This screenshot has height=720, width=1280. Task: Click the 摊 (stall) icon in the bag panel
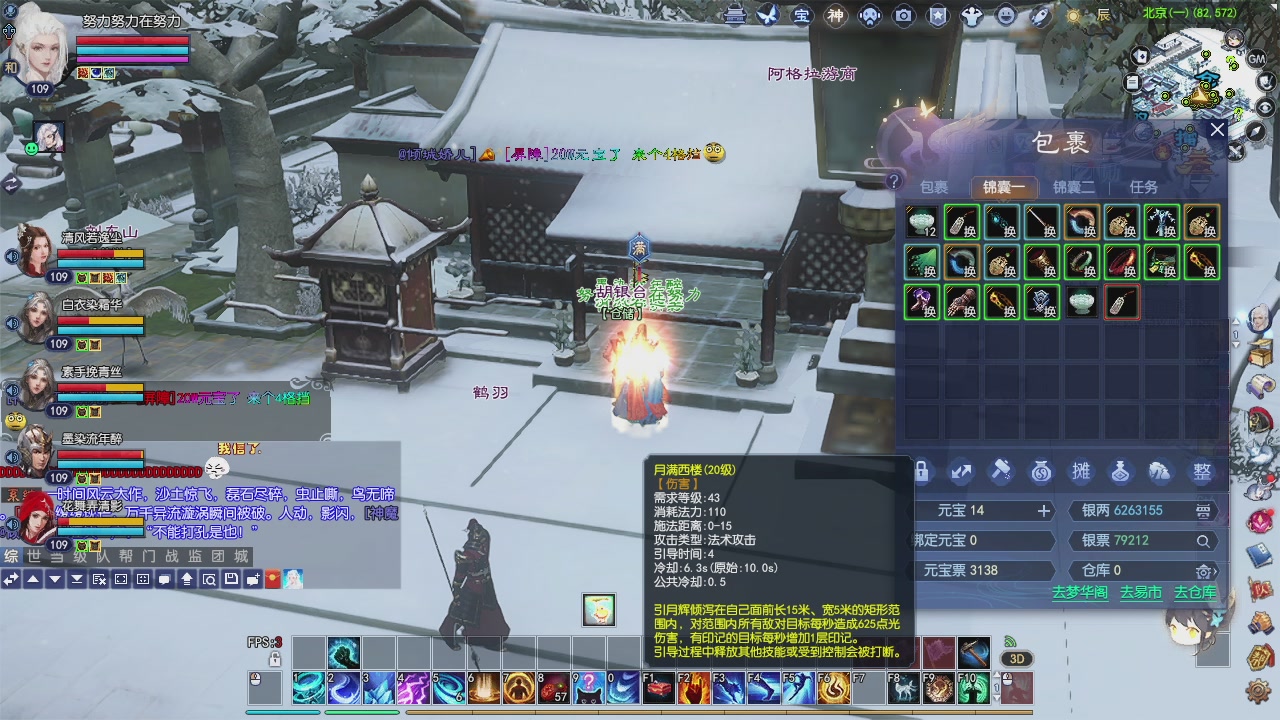(1083, 470)
